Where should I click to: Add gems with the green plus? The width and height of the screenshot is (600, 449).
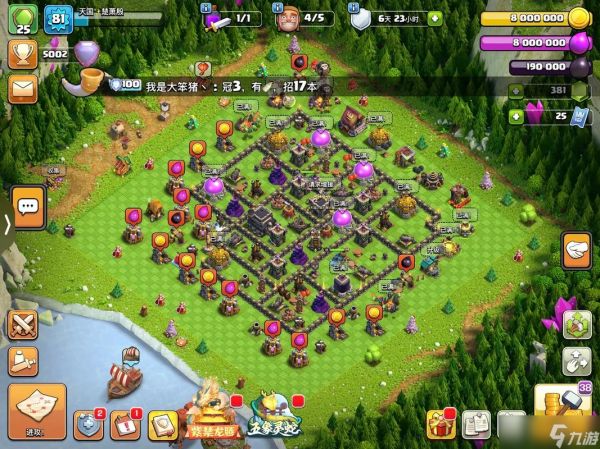[x=516, y=116]
